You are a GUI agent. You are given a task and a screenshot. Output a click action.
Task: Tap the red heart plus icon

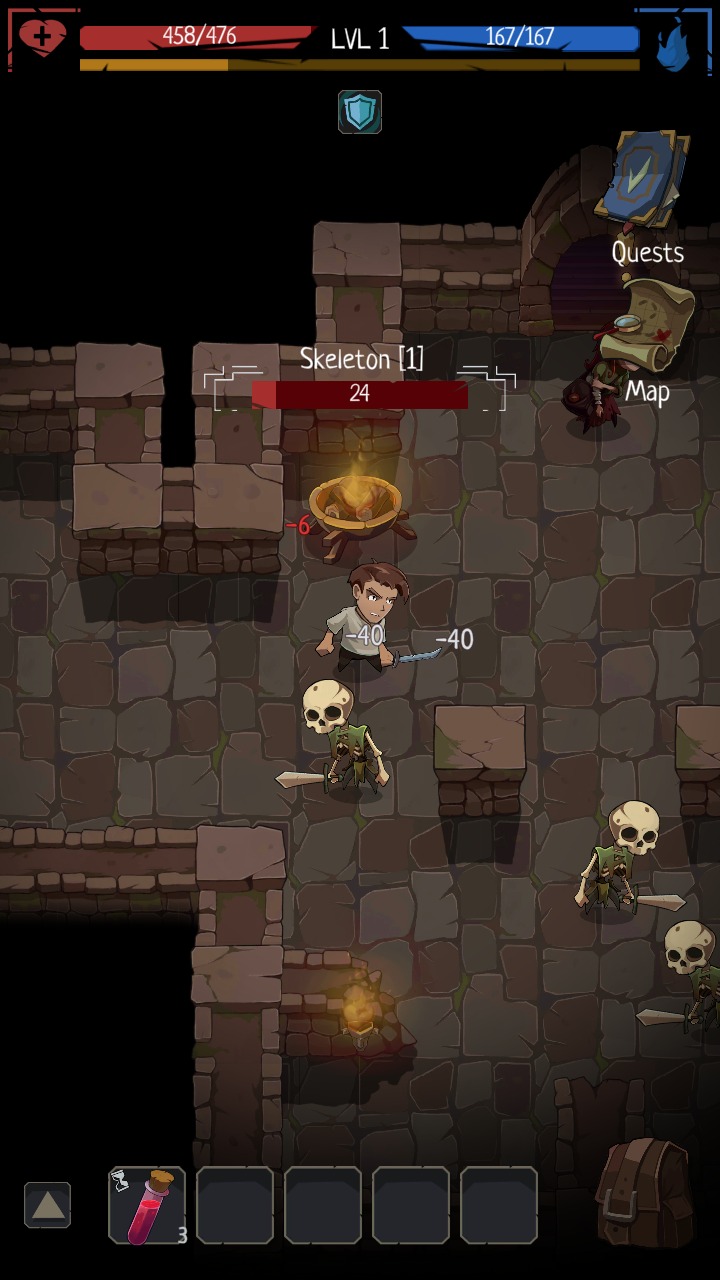[42, 39]
